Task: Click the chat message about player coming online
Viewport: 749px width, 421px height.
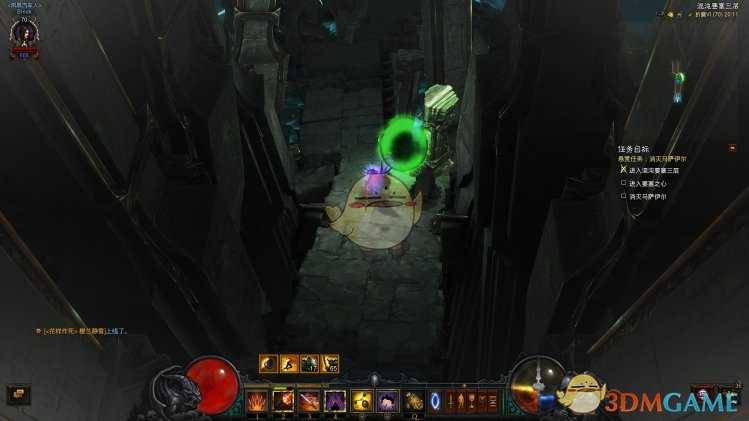Action: 84,330
